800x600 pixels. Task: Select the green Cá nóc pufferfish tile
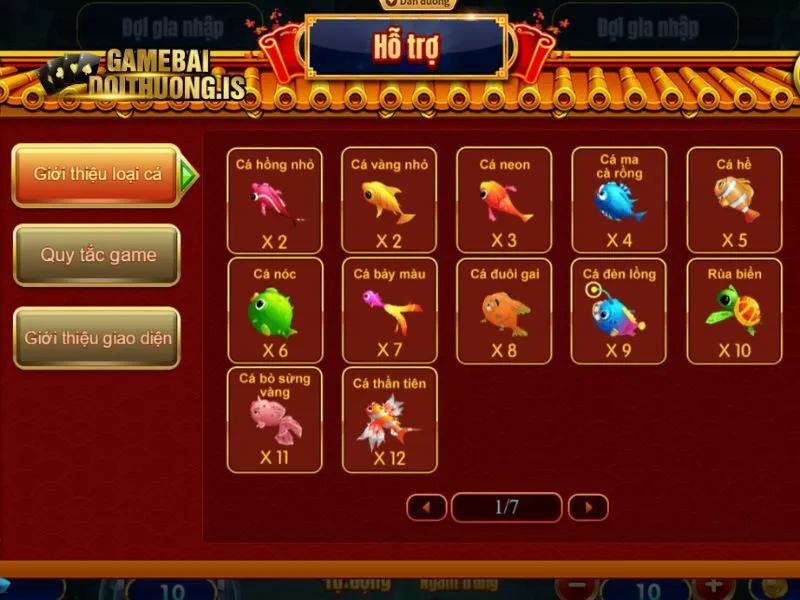[275, 310]
